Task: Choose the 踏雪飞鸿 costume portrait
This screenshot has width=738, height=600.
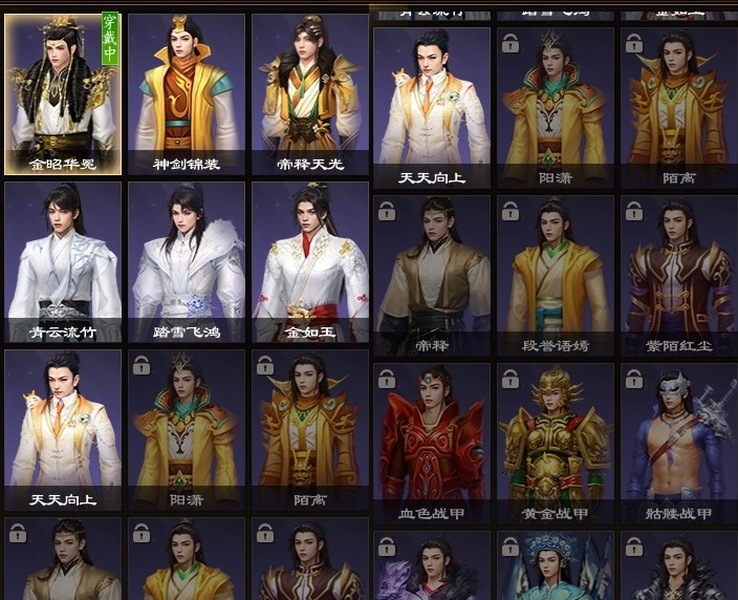Action: pyautogui.click(x=187, y=261)
